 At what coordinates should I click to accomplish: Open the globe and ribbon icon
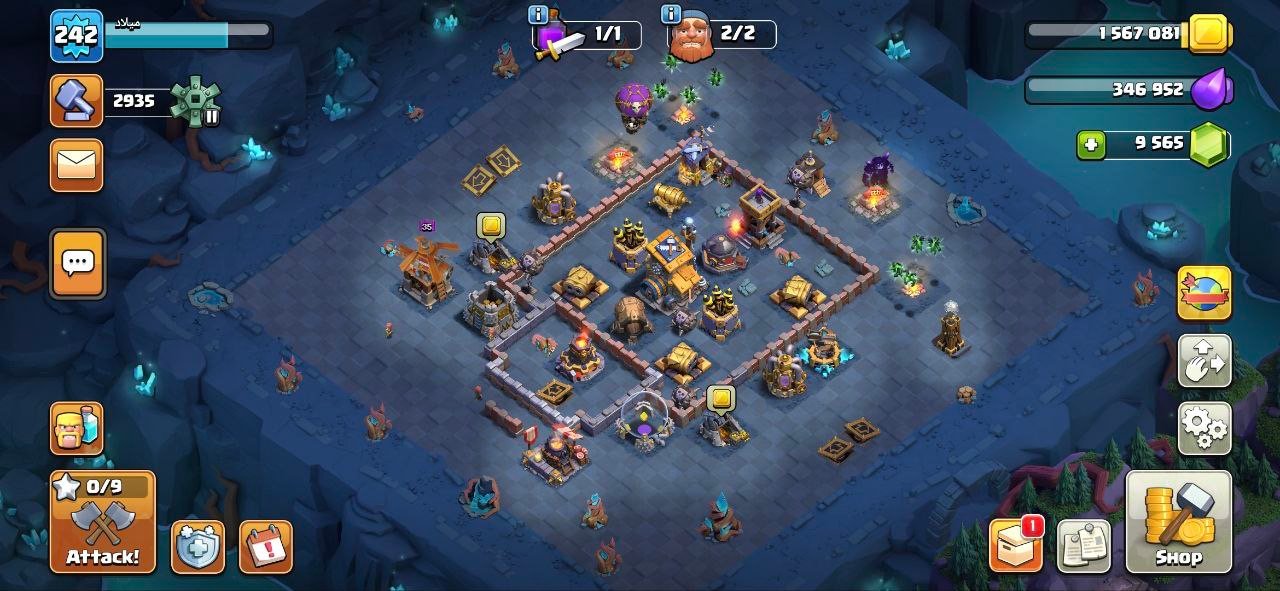1204,293
